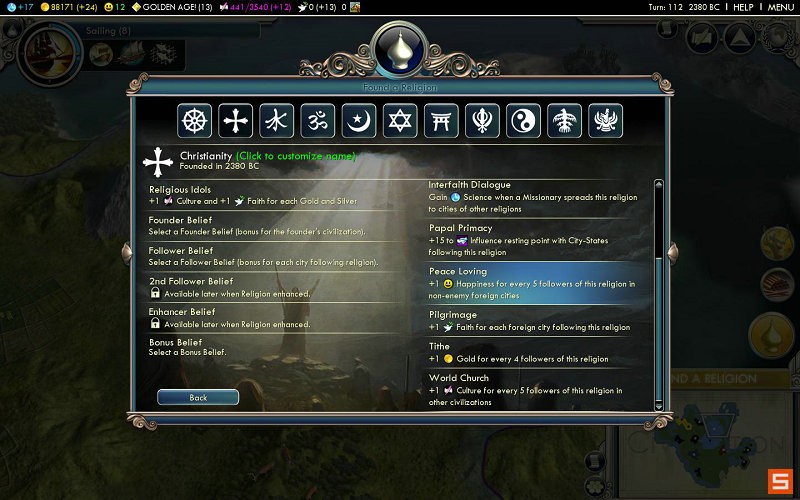Choose the Judaism Star of David icon
The width and height of the screenshot is (800, 500).
point(400,121)
